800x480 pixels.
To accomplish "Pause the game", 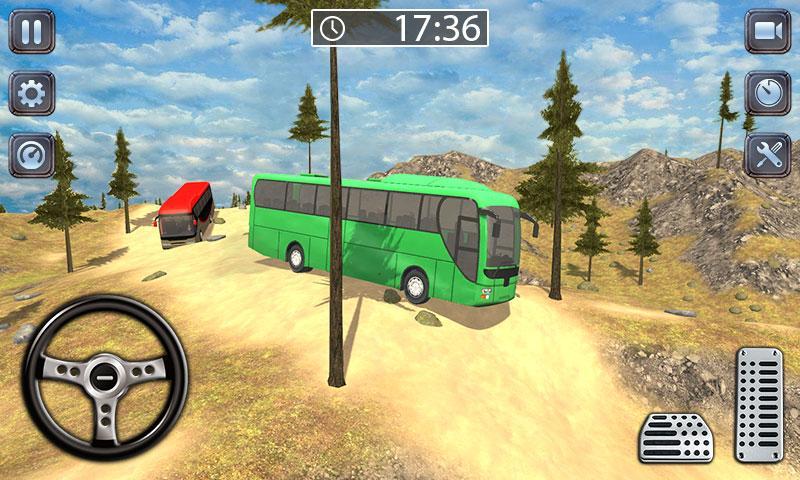I will pyautogui.click(x=32, y=31).
